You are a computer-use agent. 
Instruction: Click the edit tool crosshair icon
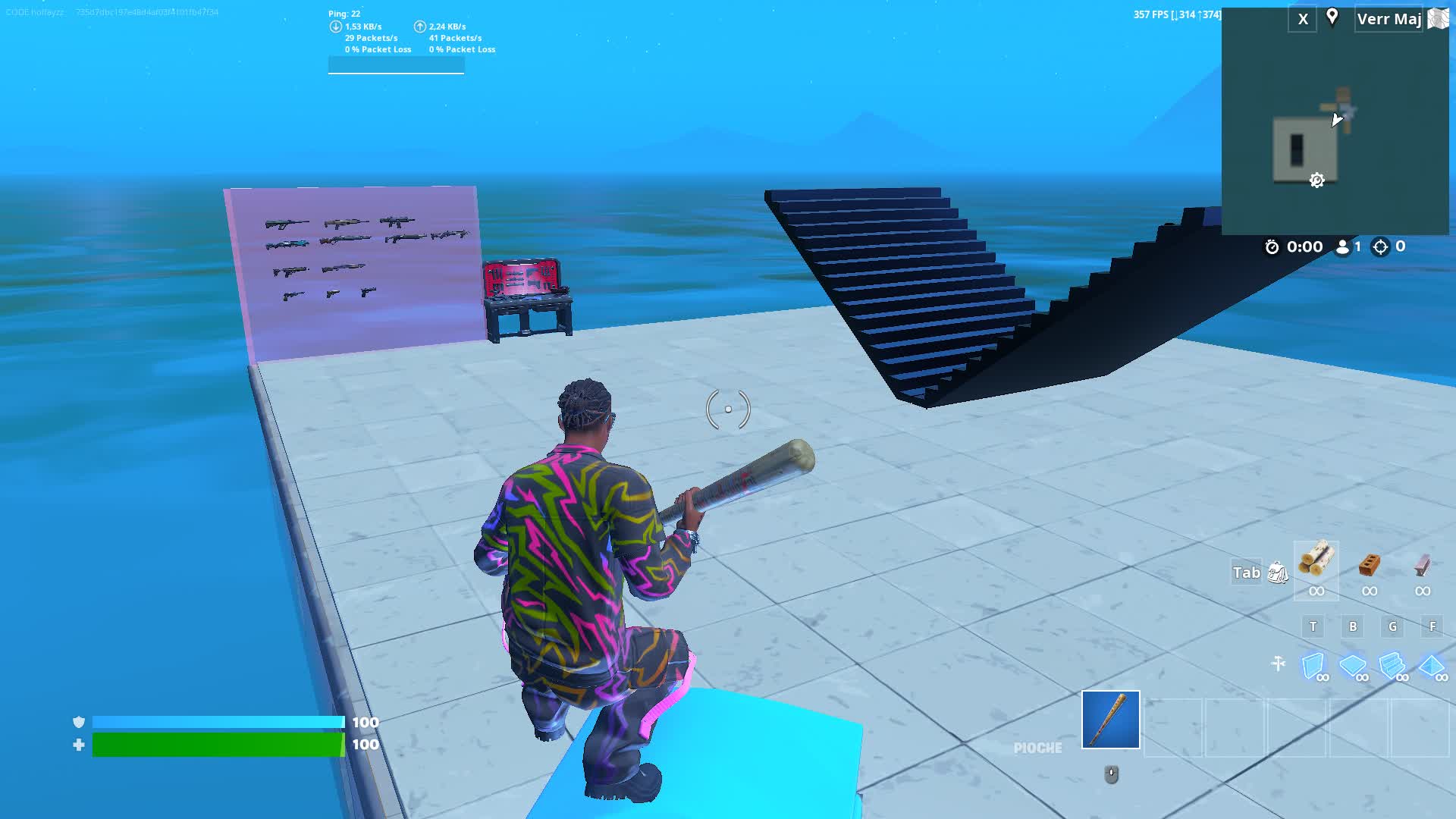click(1279, 664)
